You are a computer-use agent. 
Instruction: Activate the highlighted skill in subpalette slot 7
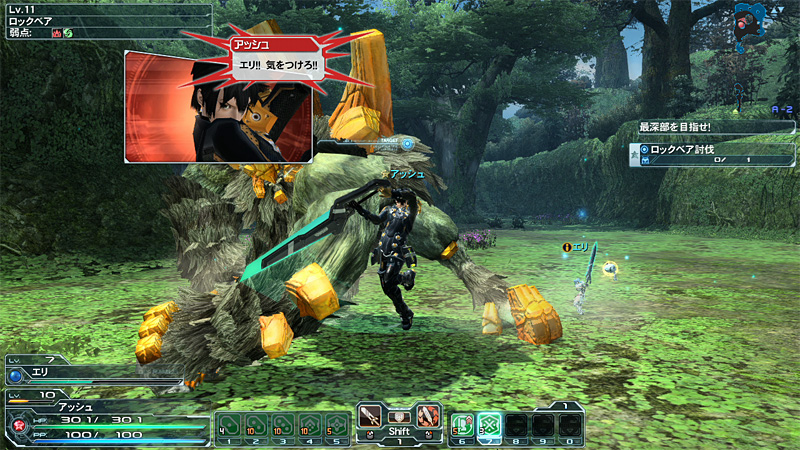click(489, 425)
